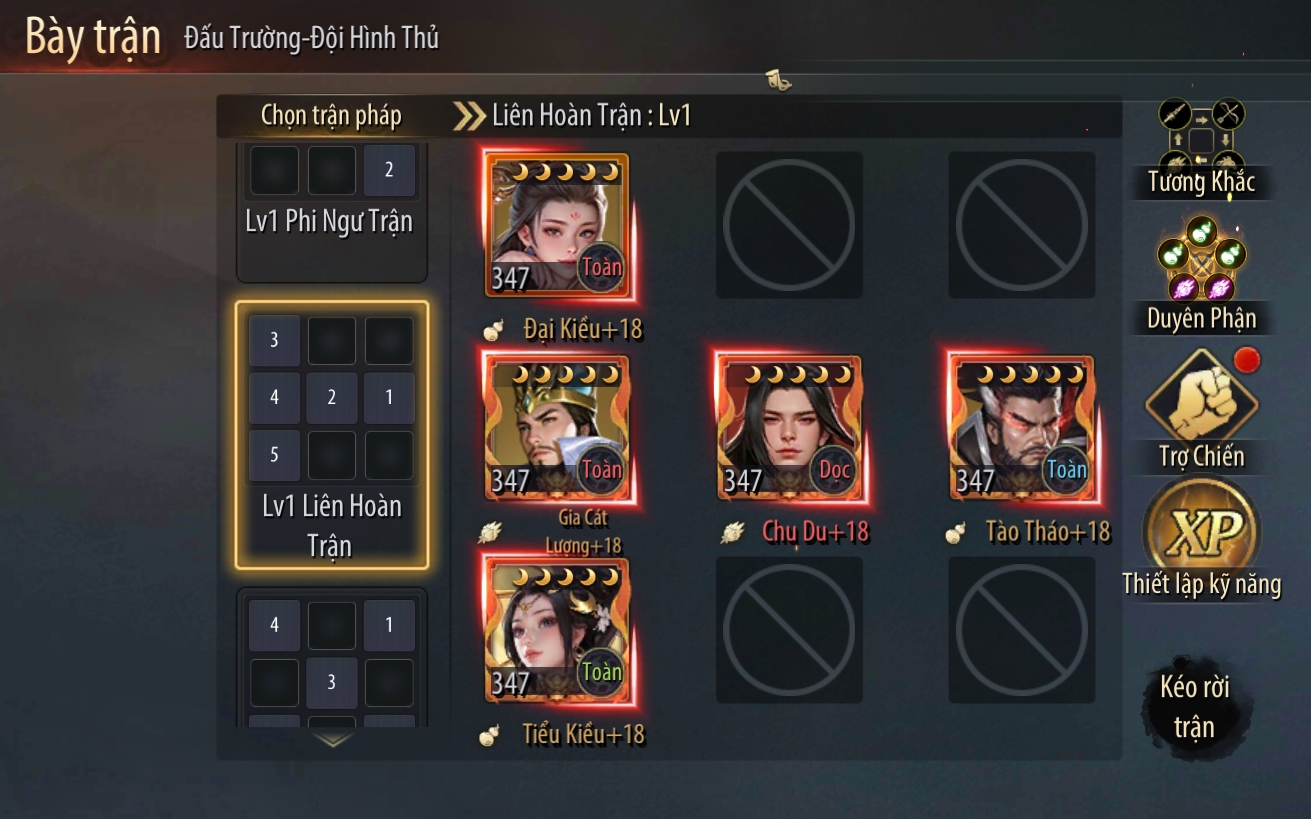Open the Trợ Chiến support menu
Image resolution: width=1311 pixels, height=819 pixels.
[x=1201, y=410]
